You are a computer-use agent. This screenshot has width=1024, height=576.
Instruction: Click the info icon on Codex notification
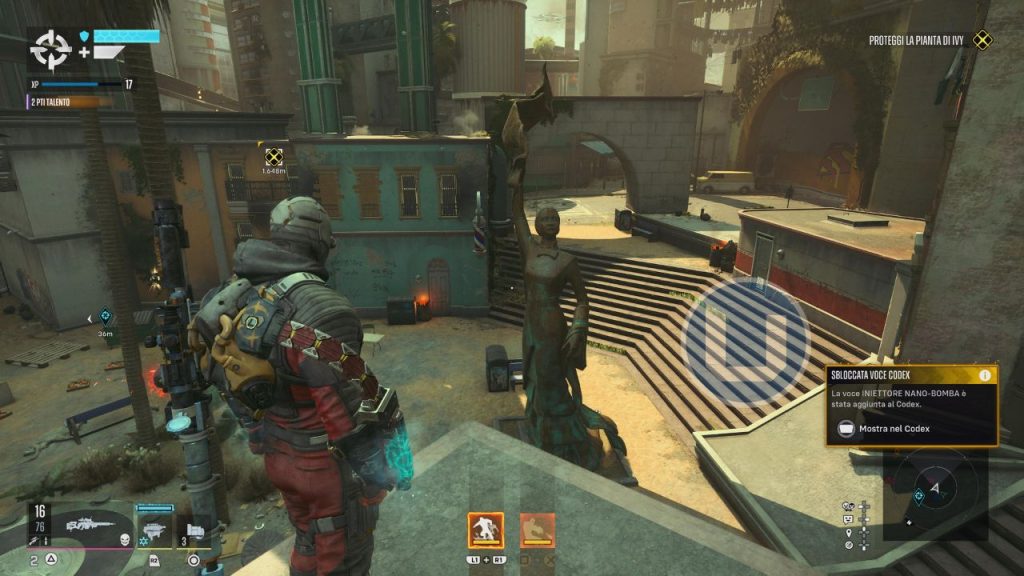point(985,375)
